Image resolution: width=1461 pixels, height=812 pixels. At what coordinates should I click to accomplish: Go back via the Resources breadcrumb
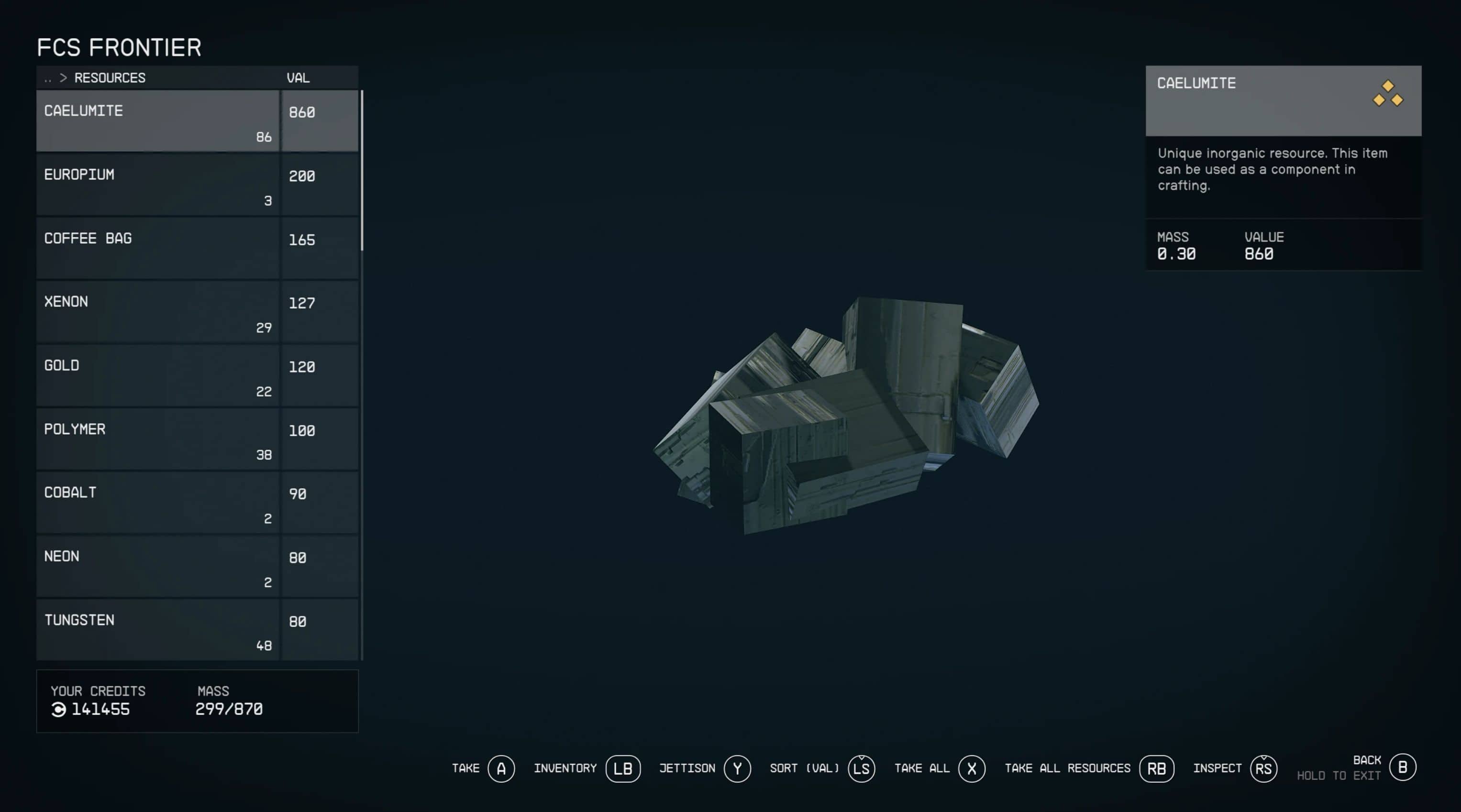(109, 78)
